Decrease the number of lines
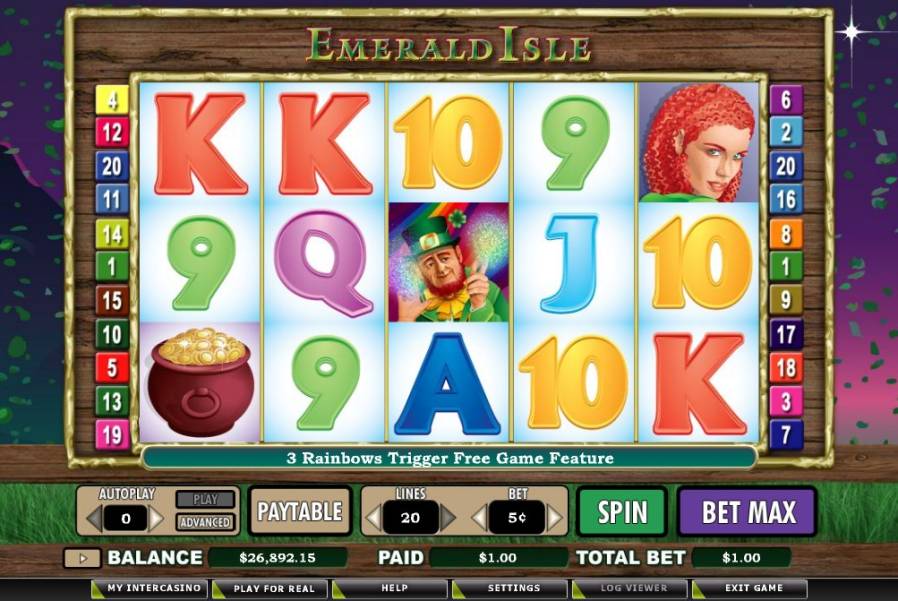This screenshot has width=898, height=601. (x=372, y=517)
